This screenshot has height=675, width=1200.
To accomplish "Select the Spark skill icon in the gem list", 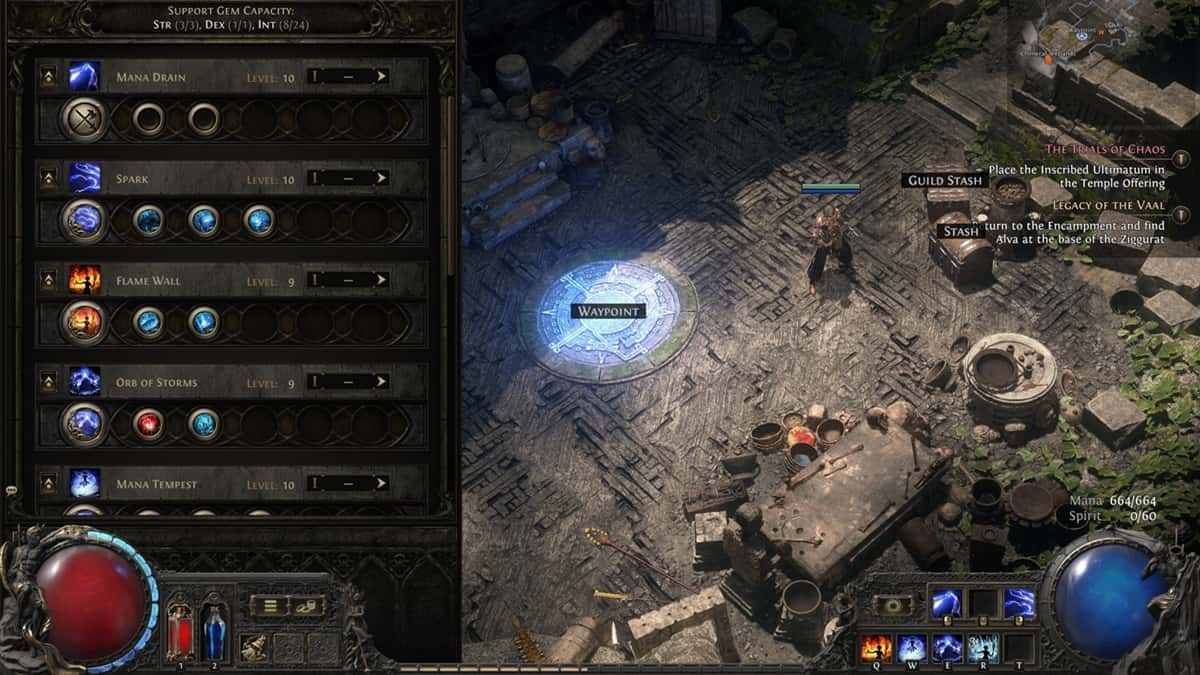I will pos(84,179).
